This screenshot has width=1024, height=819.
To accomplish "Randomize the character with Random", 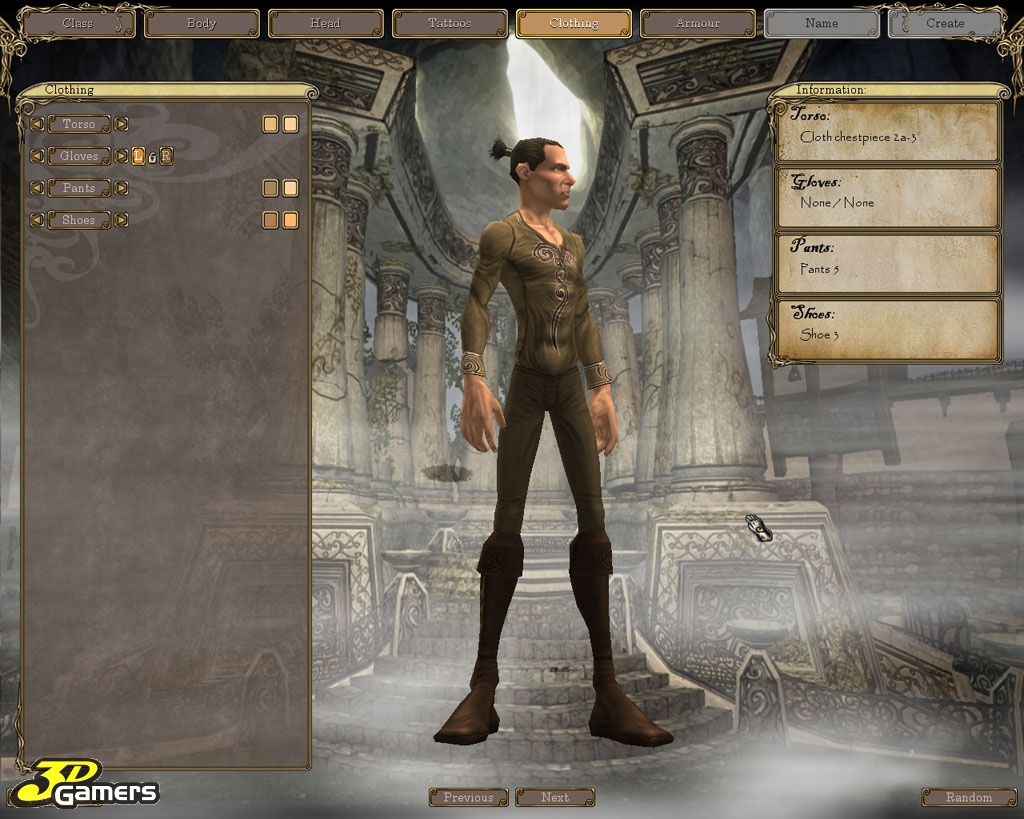I will point(968,797).
